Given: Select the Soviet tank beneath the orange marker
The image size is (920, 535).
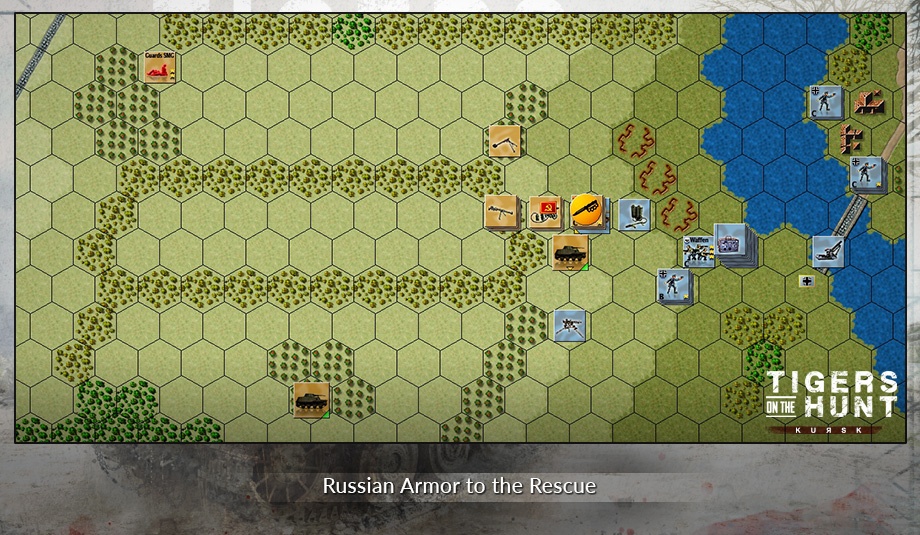Looking at the screenshot, I should coord(567,251).
